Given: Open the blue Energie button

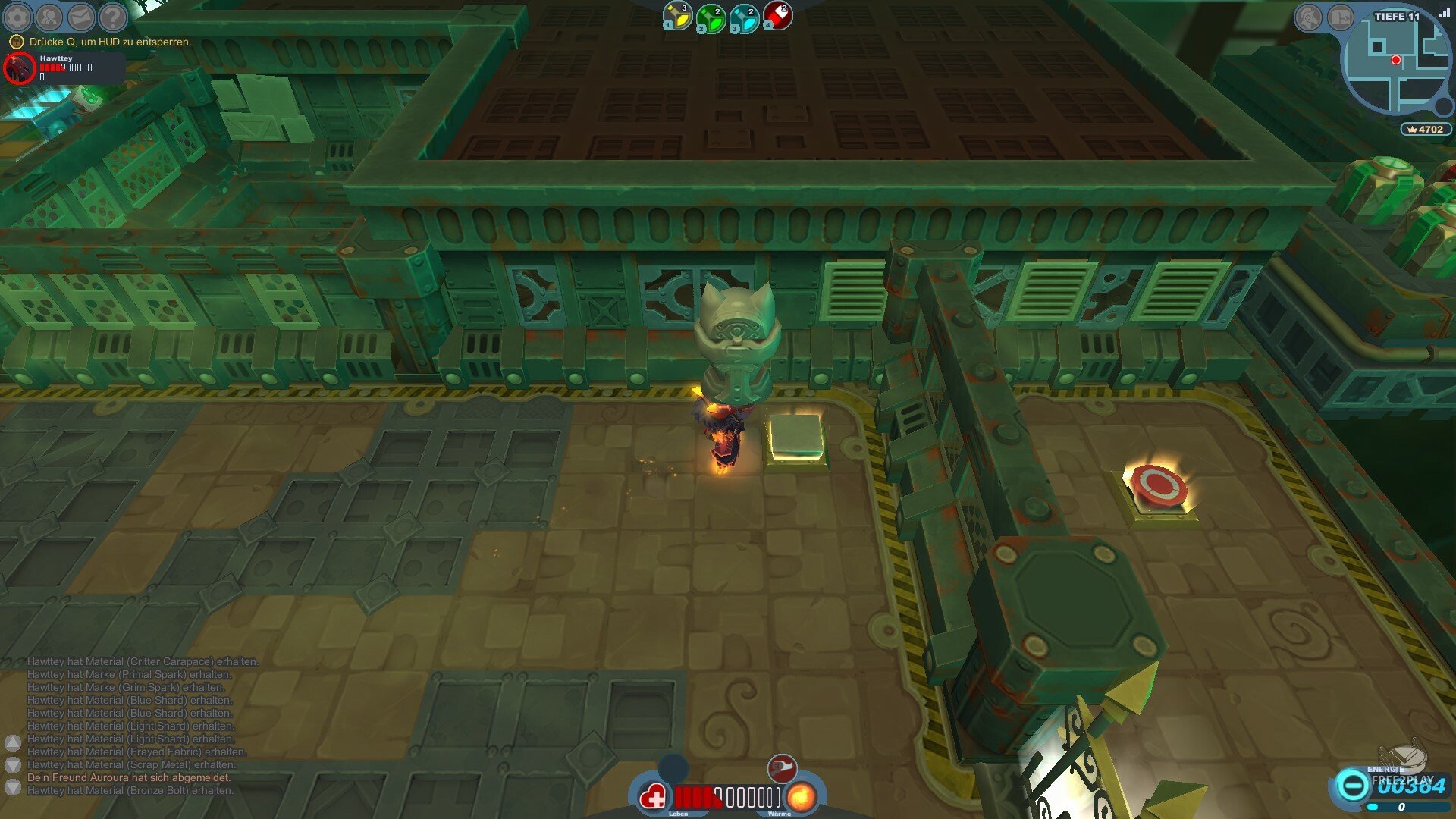Looking at the screenshot, I should pos(1351,785).
